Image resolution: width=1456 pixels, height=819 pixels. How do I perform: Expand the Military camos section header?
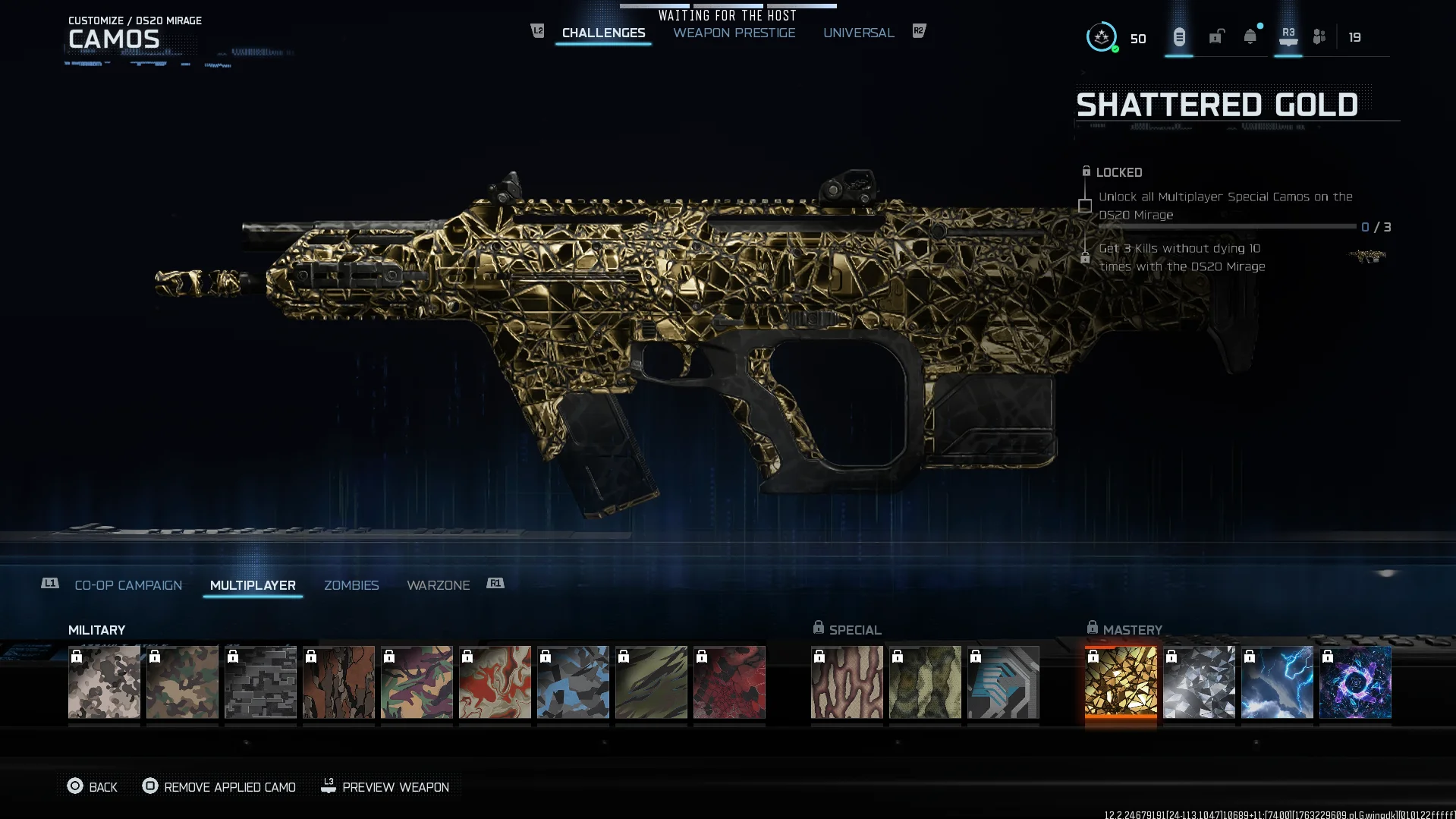[96, 629]
